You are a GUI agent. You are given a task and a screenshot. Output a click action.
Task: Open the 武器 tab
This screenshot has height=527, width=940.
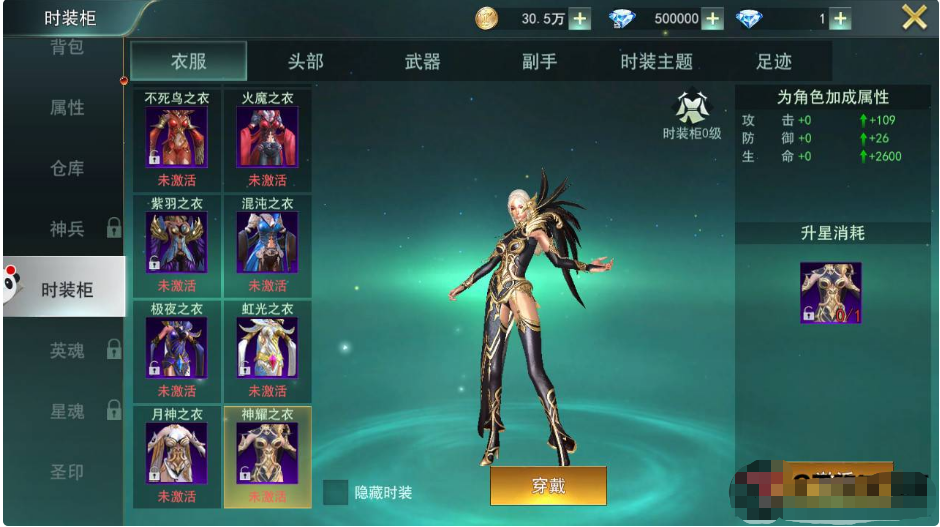click(422, 62)
